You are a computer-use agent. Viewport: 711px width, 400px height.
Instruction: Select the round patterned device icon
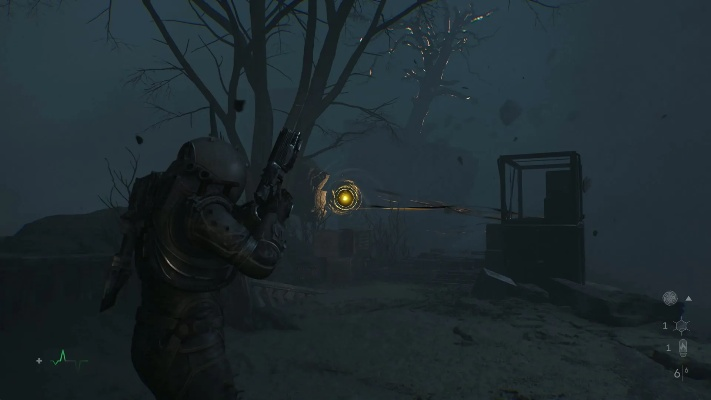[x=670, y=298]
